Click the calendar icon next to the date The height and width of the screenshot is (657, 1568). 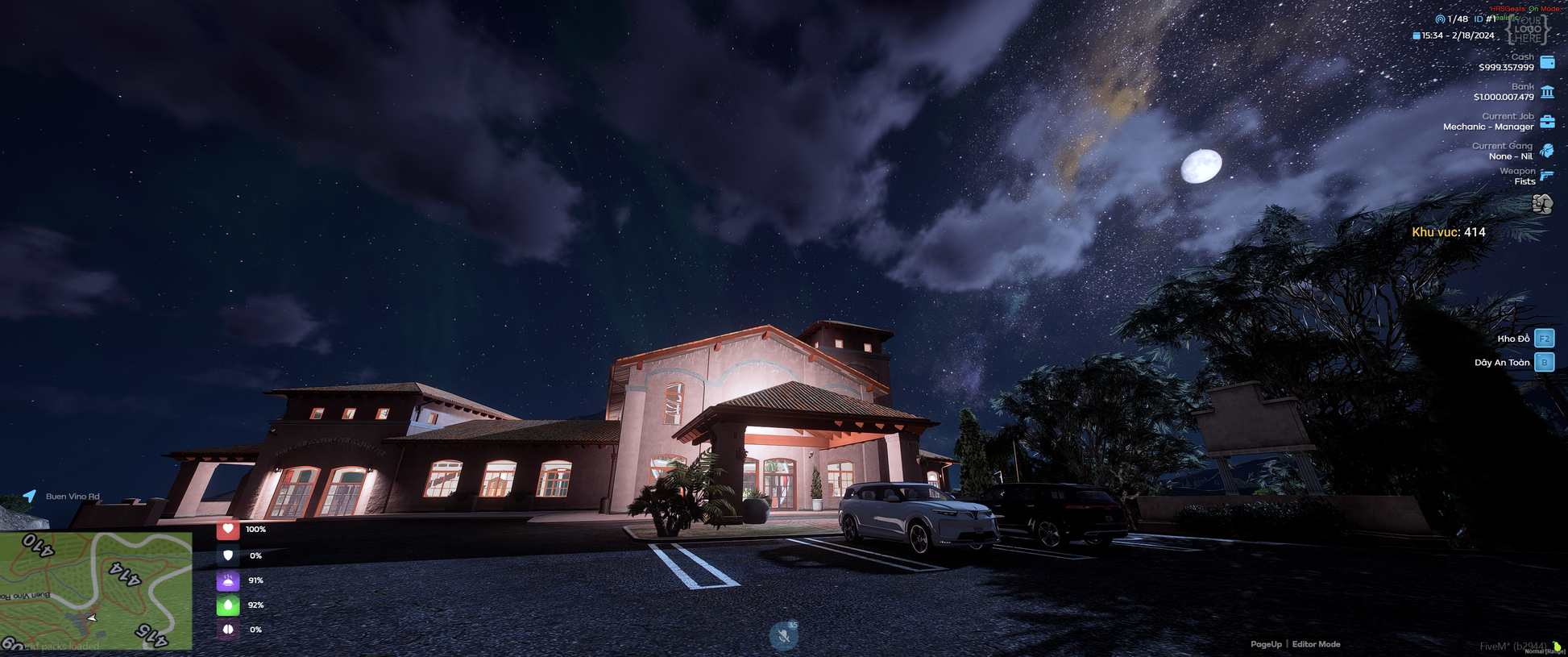(x=1417, y=35)
